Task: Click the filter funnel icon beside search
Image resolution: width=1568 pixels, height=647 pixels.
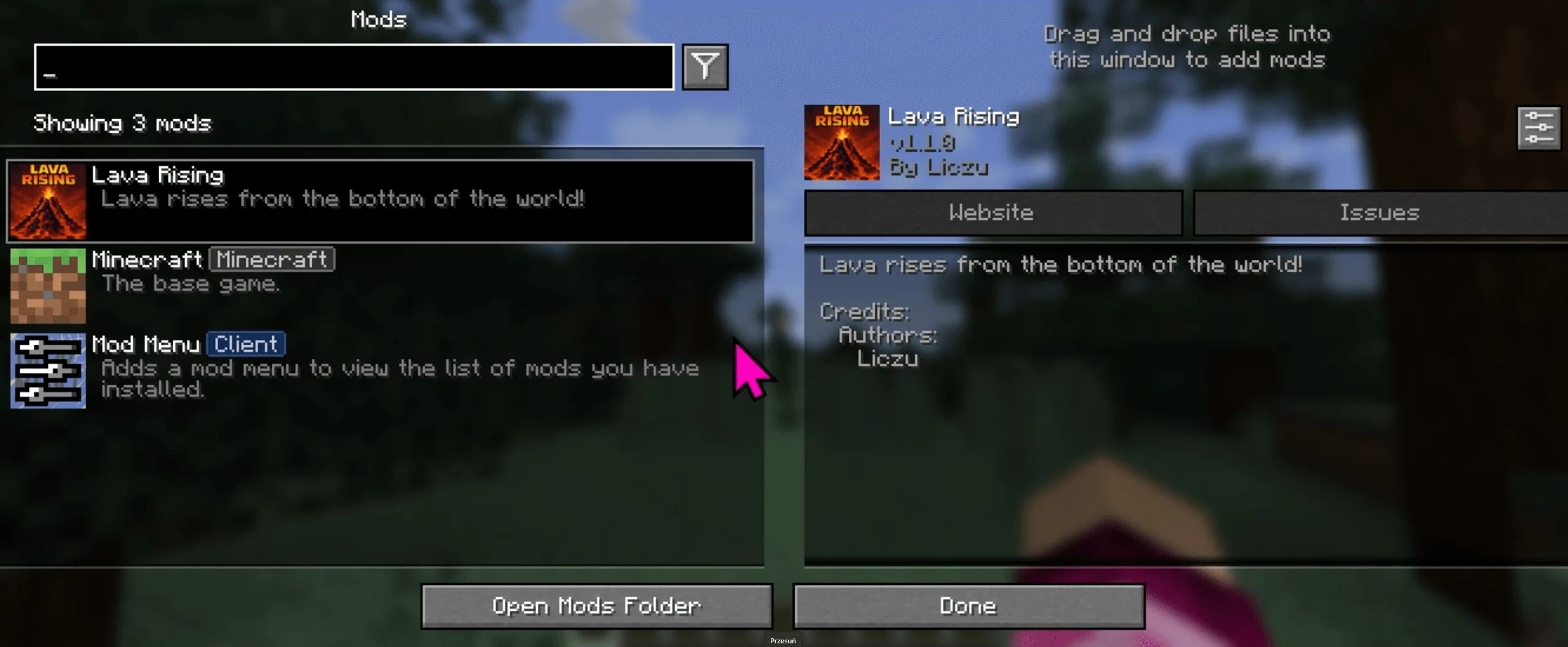Action: (704, 66)
